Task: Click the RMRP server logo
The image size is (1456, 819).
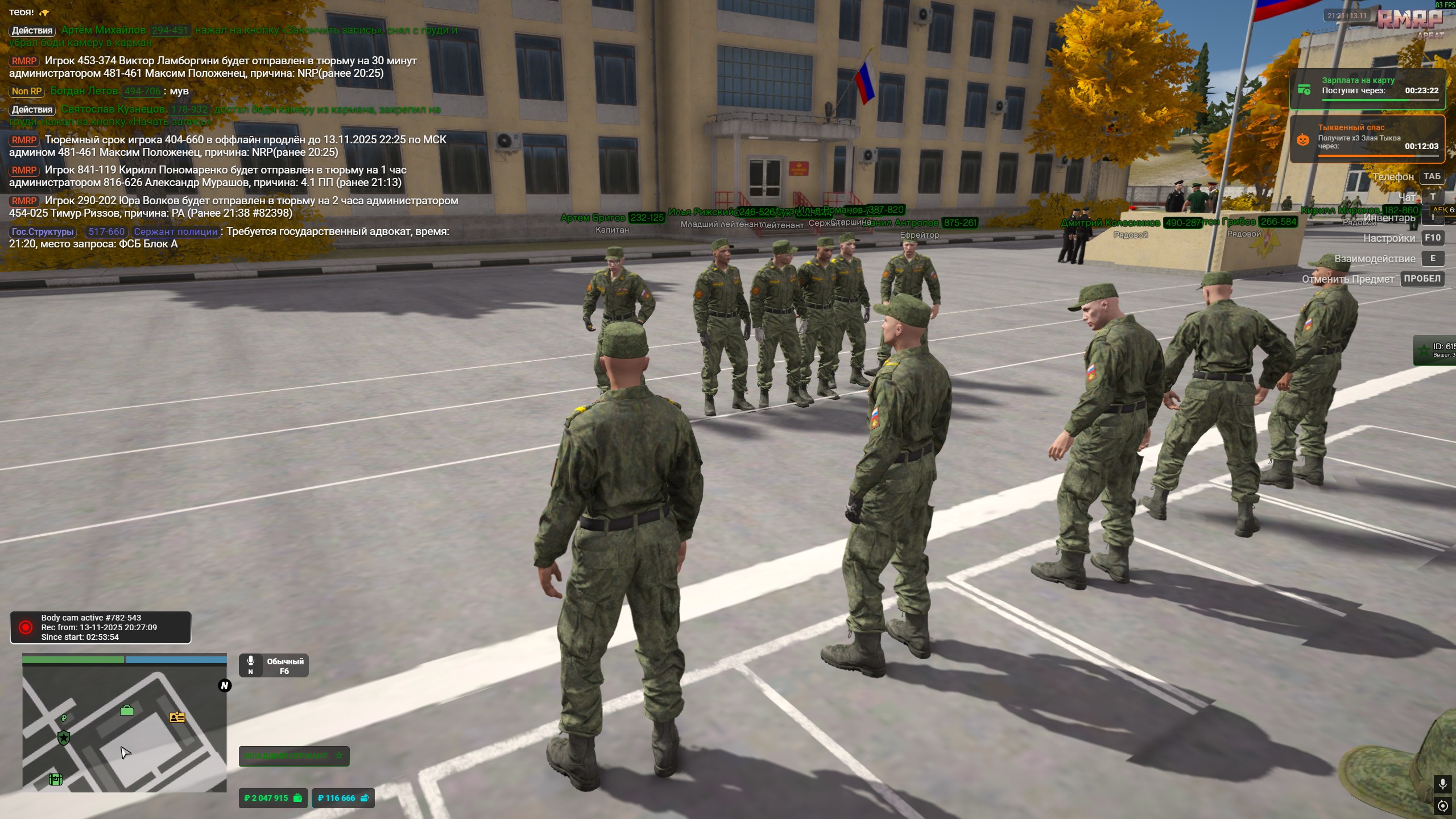Action: pos(1409,20)
